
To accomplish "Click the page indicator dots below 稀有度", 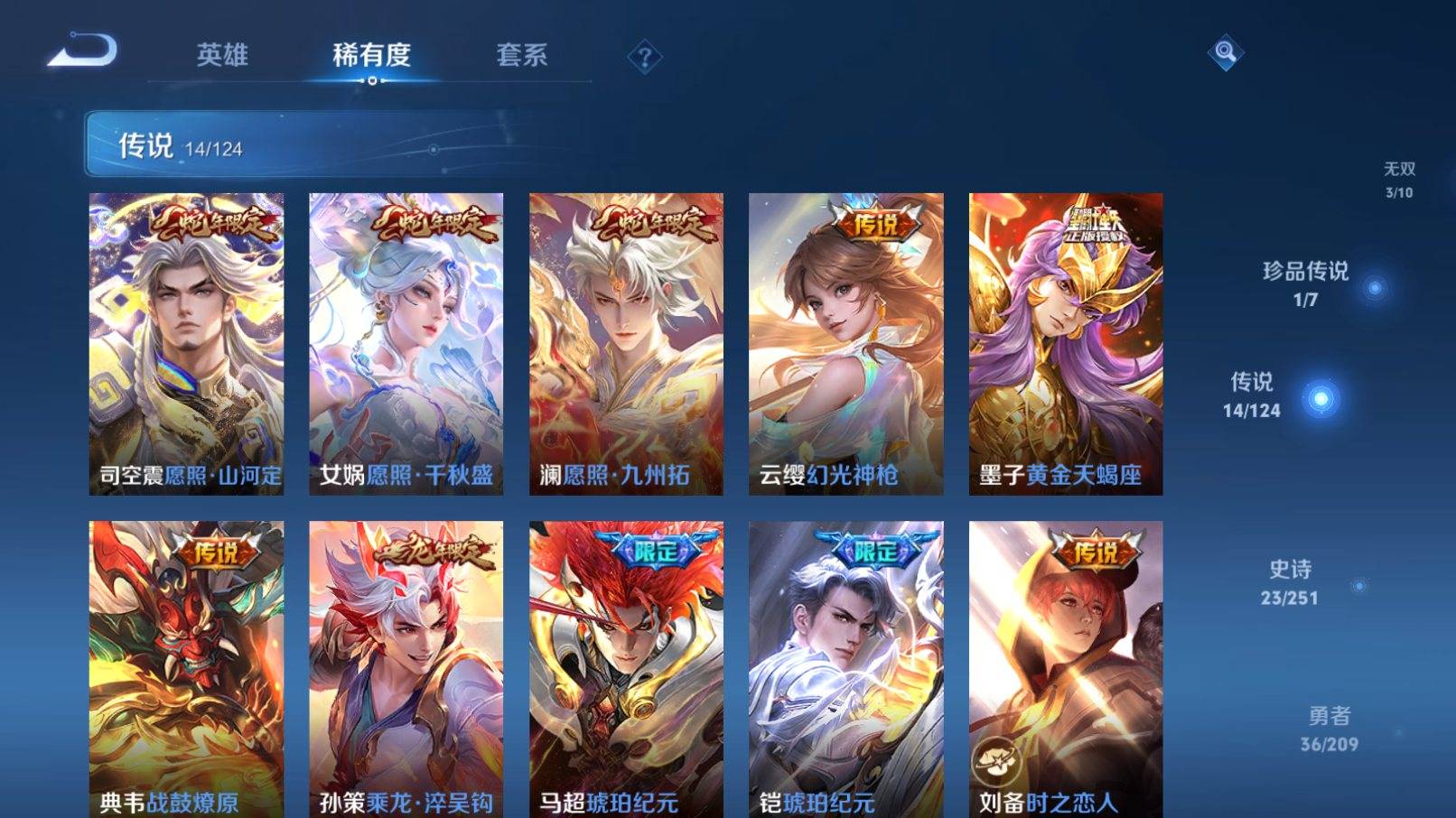I will pos(375,81).
